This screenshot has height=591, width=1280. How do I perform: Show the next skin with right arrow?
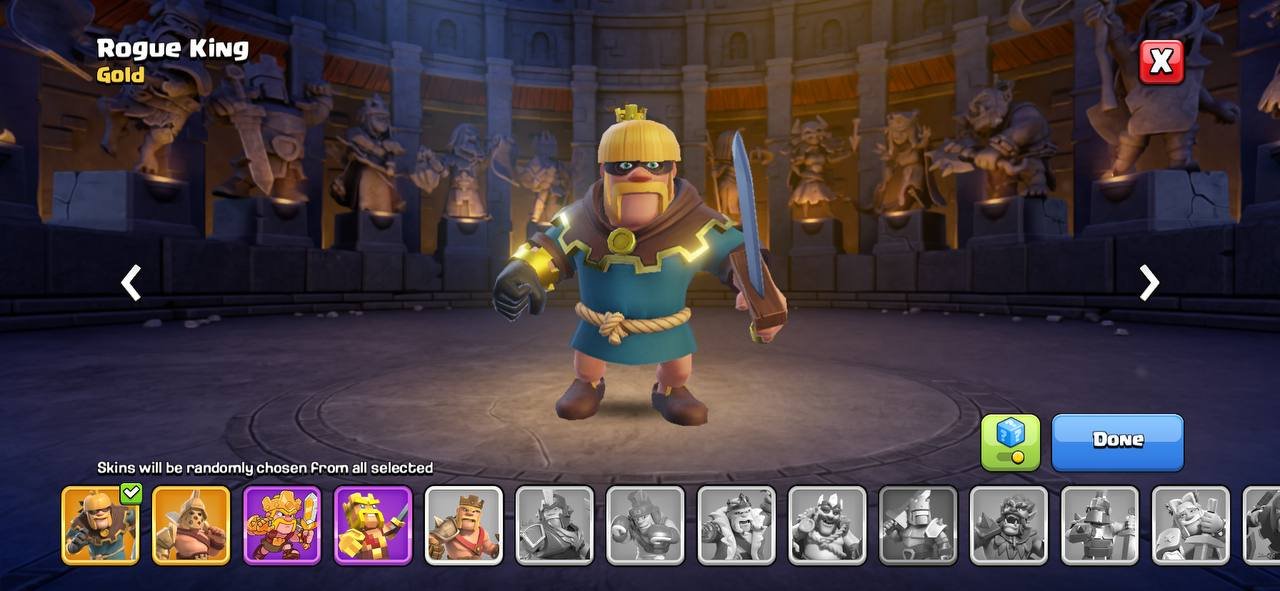pyautogui.click(x=1149, y=283)
